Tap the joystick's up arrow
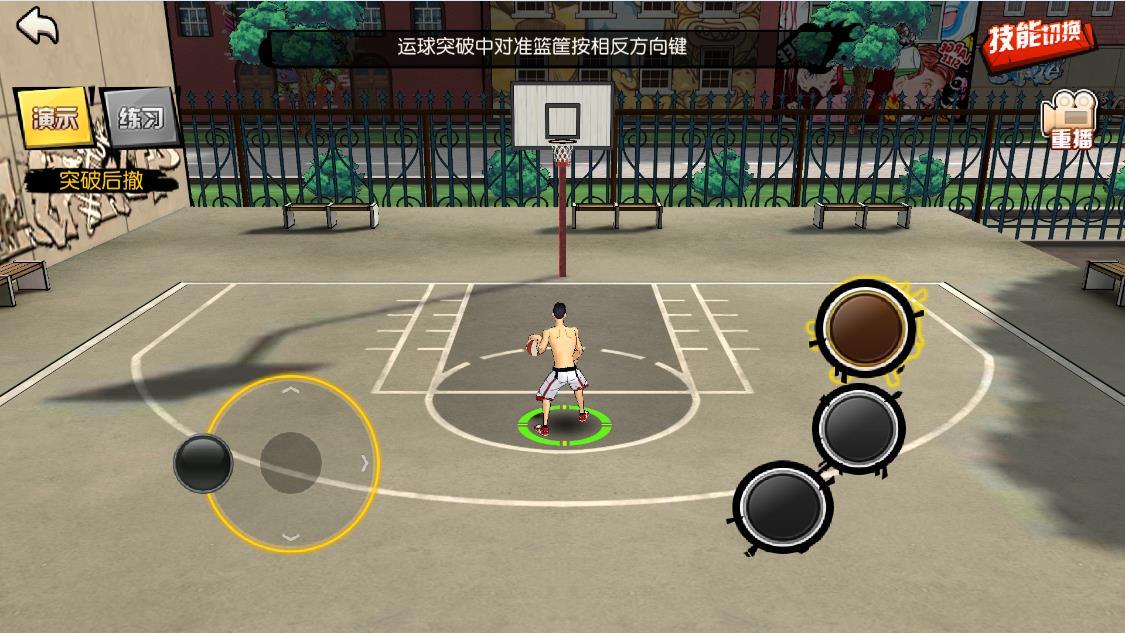 coord(291,389)
